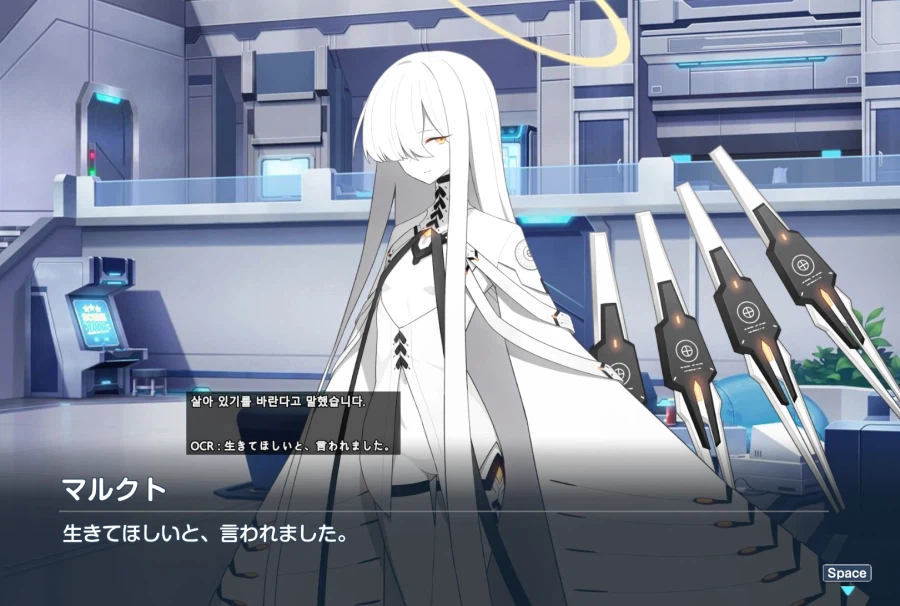This screenshot has width=900, height=606.
Task: Click the cyan dialogue advance arrow
Action: point(846,593)
